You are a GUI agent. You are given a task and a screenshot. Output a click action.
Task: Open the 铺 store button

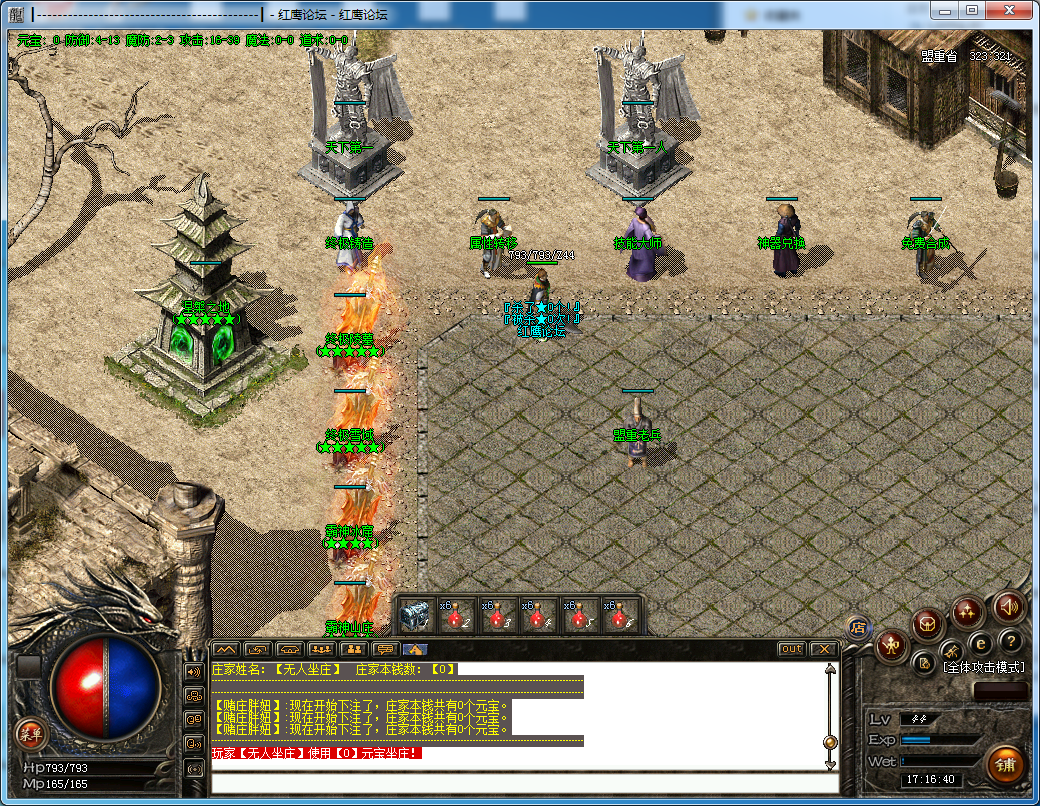point(1004,764)
